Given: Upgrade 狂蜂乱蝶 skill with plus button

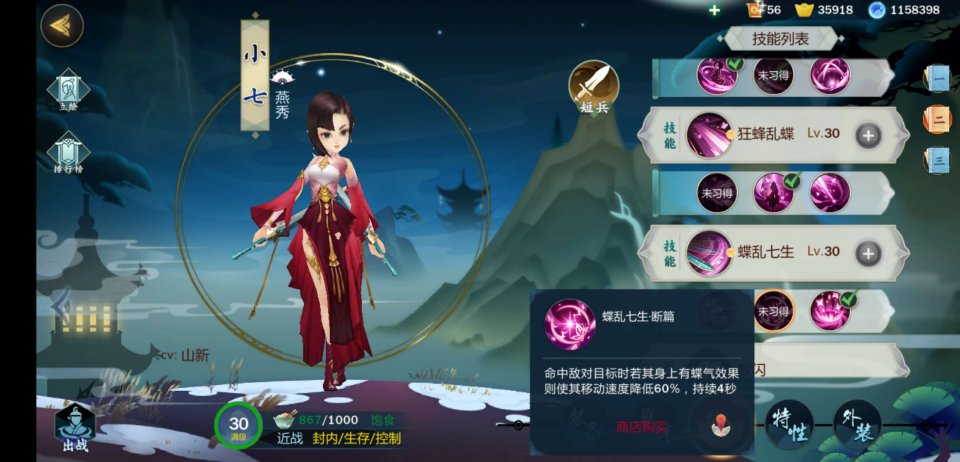Looking at the screenshot, I should 868,135.
